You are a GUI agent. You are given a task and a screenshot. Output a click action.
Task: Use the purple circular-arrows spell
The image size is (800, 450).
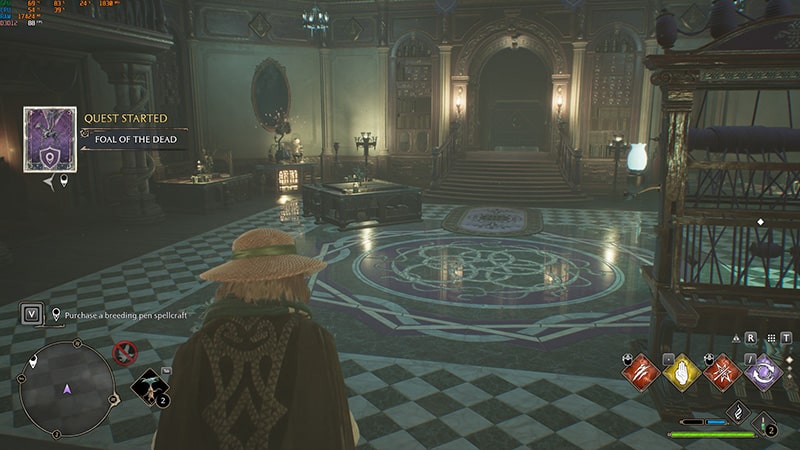coord(763,373)
